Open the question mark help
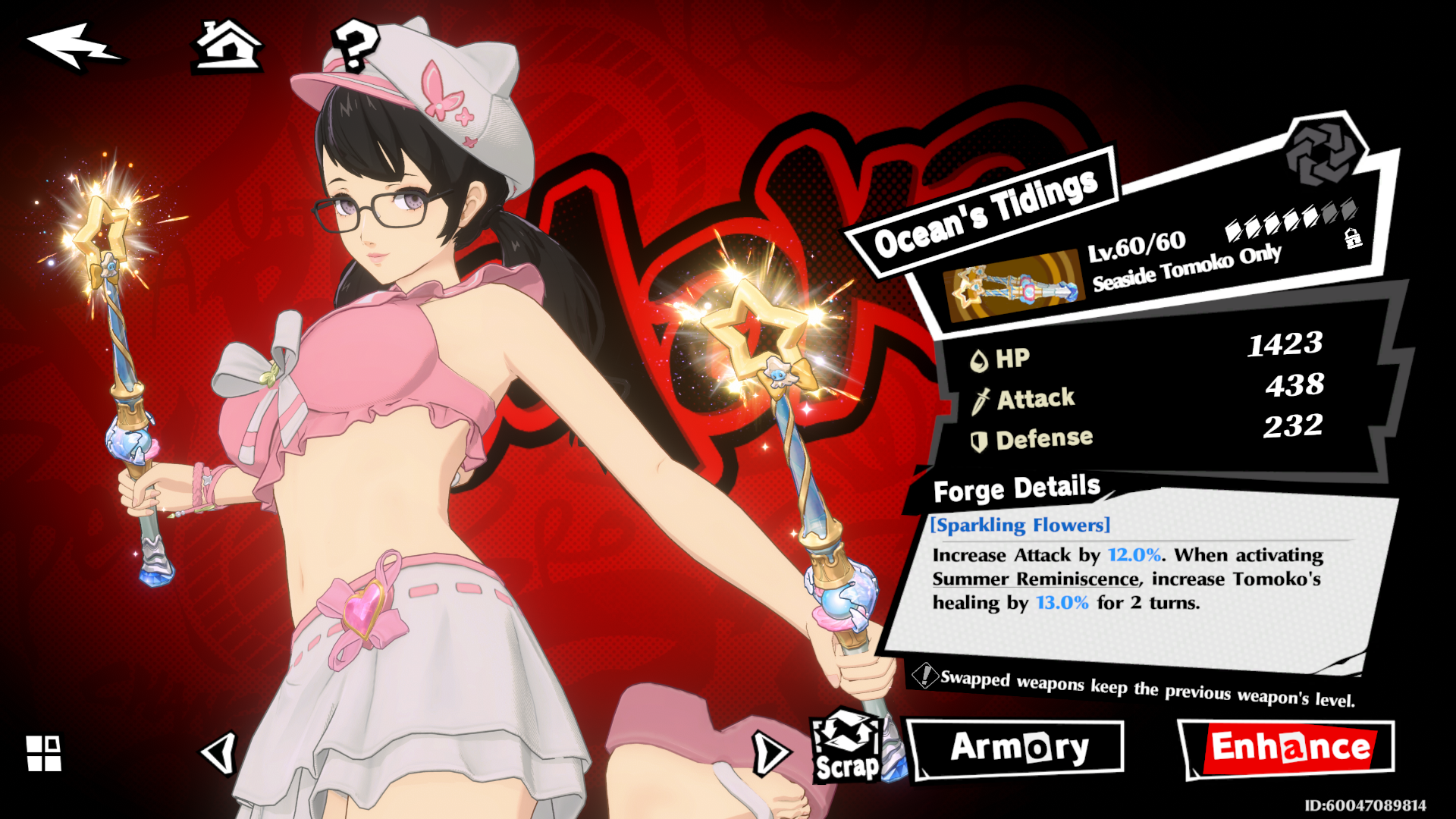Screen dimensions: 1456x819 [355, 45]
